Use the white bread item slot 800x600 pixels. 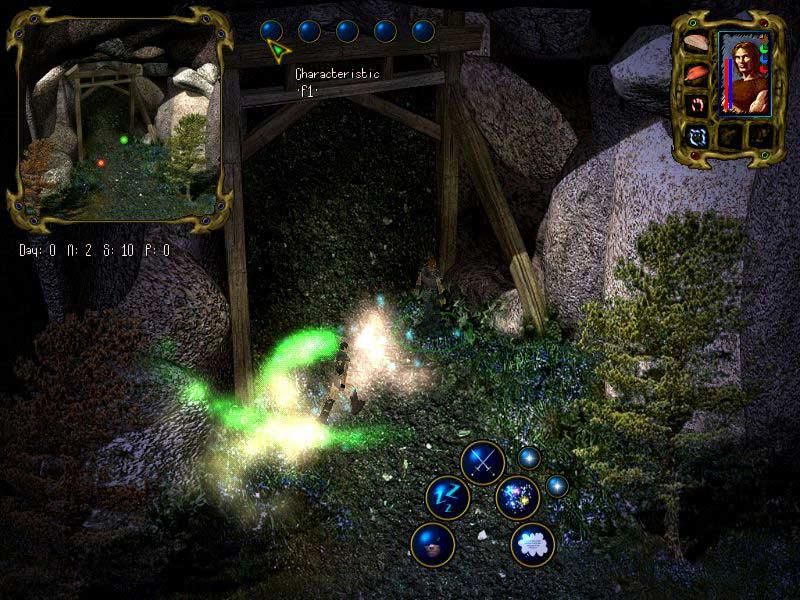click(695, 44)
